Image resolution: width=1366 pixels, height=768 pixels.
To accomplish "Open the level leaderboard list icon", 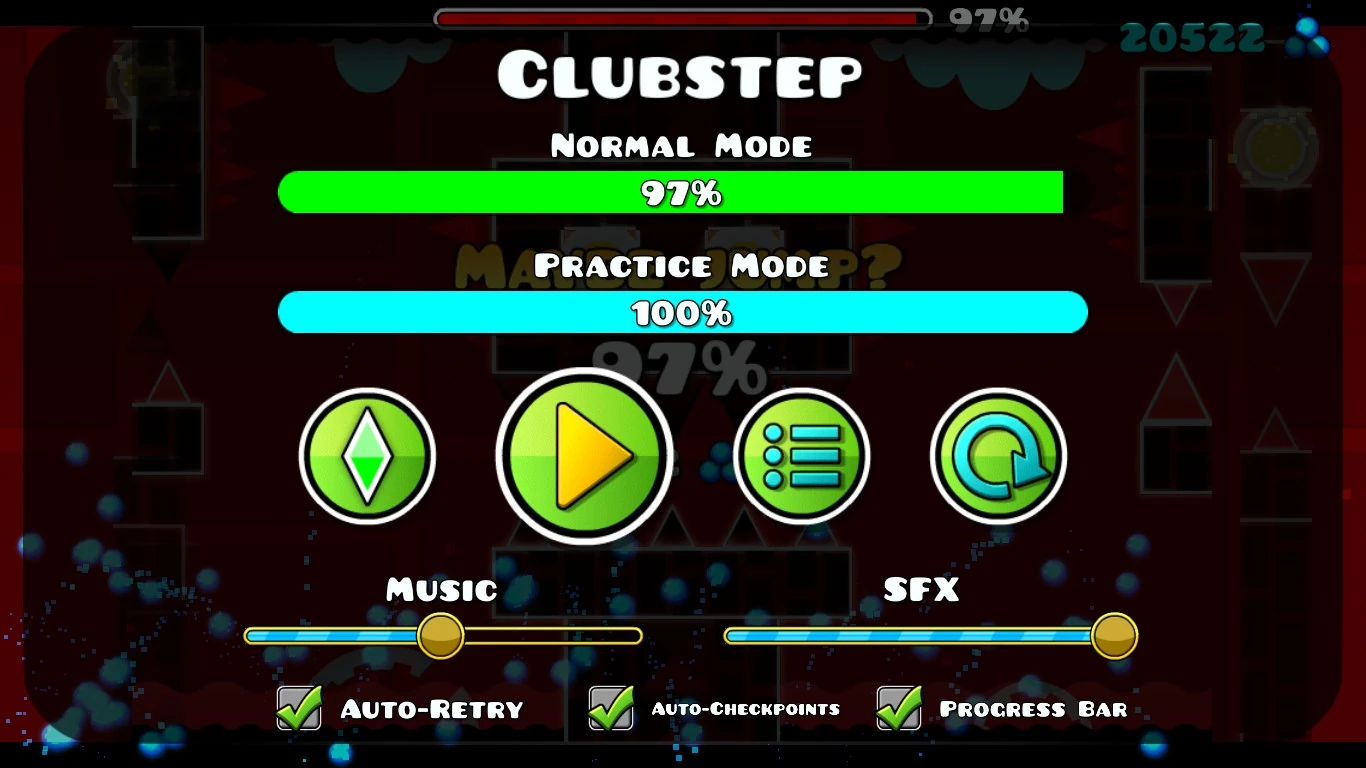I will 801,455.
